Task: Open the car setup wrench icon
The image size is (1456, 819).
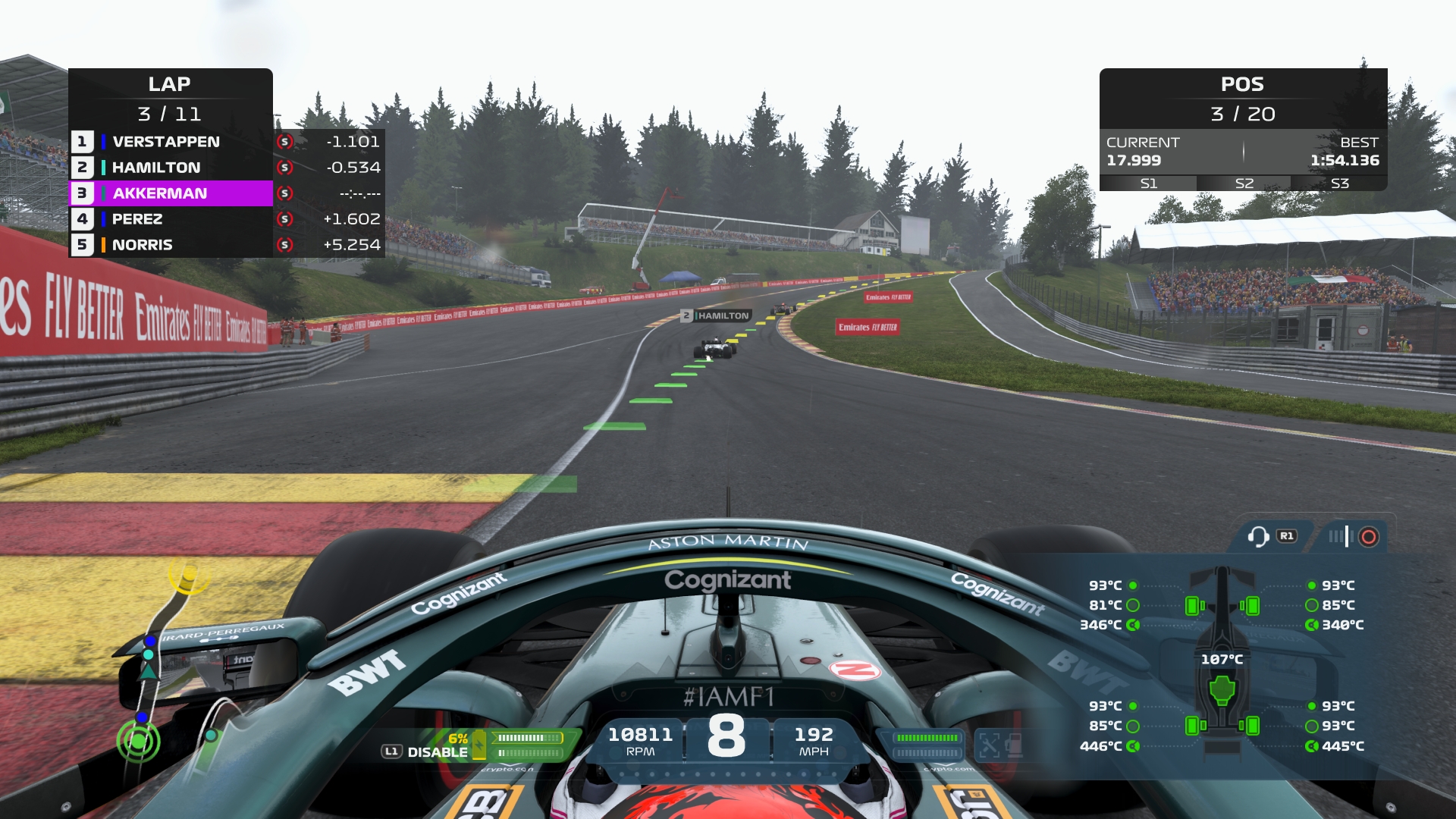Action: pyautogui.click(x=990, y=746)
